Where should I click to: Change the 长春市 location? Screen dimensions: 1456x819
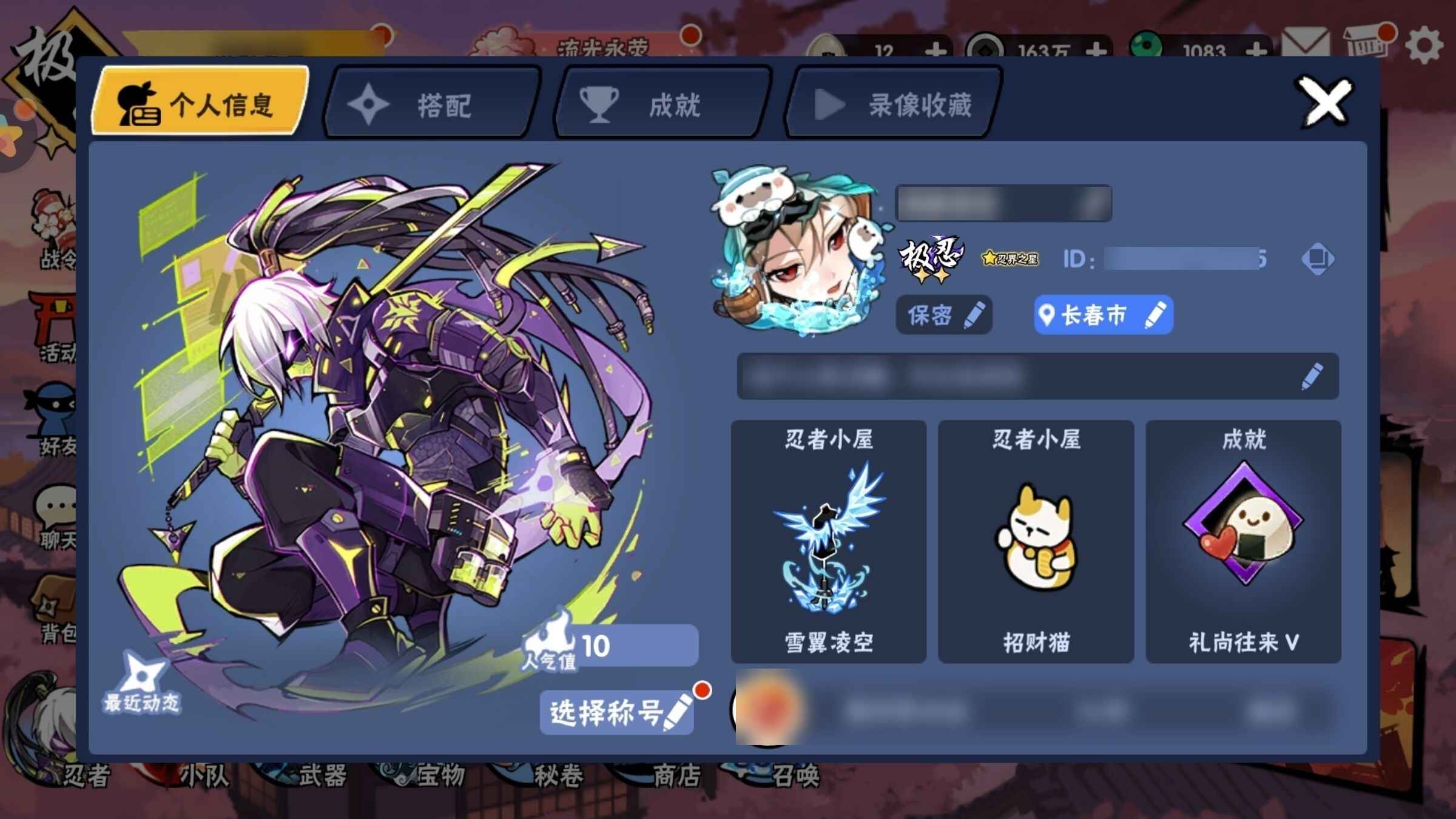(x=1103, y=315)
